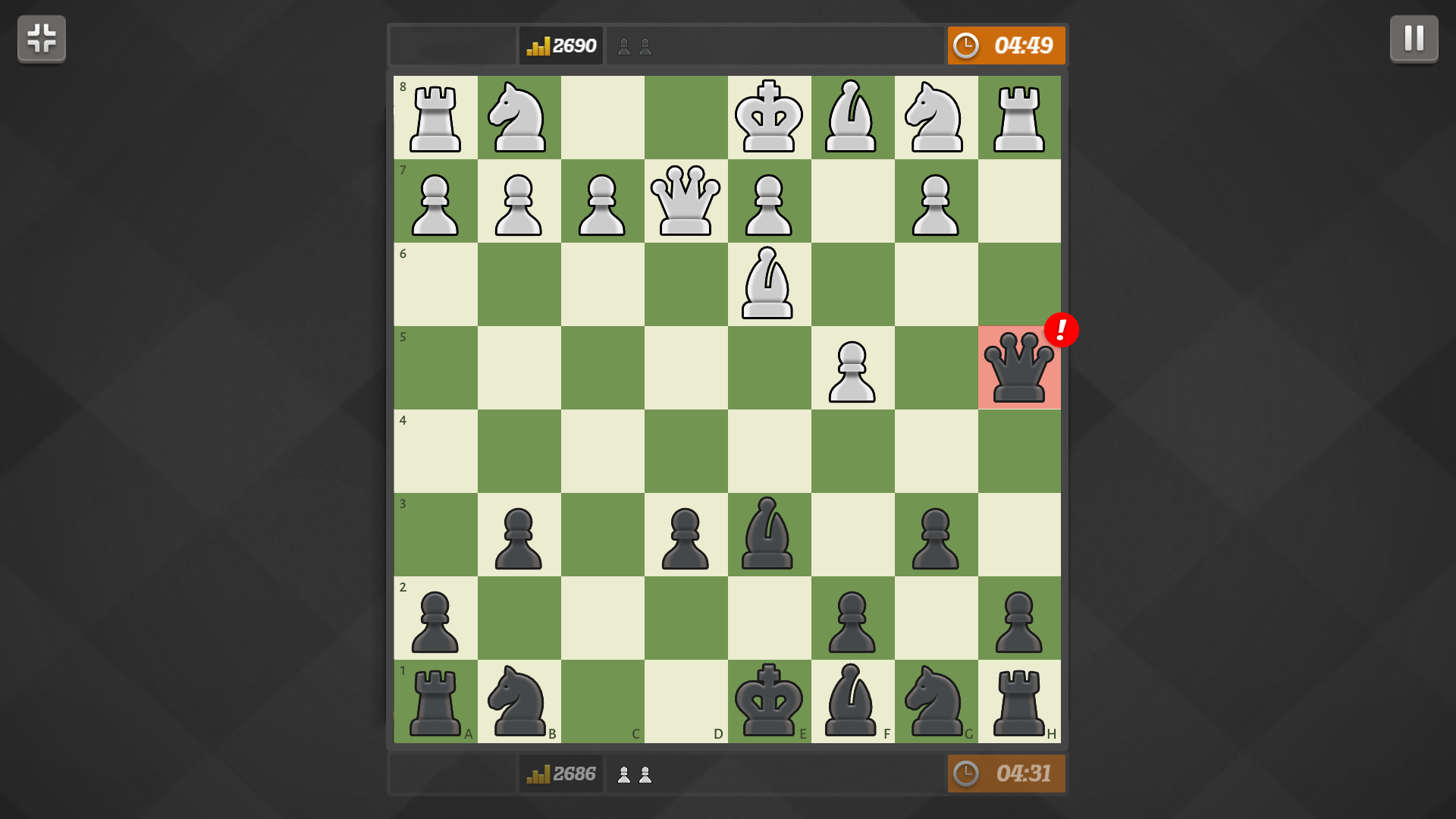Image resolution: width=1456 pixels, height=819 pixels.
Task: Select the white bishop on e6
Action: tap(769, 284)
